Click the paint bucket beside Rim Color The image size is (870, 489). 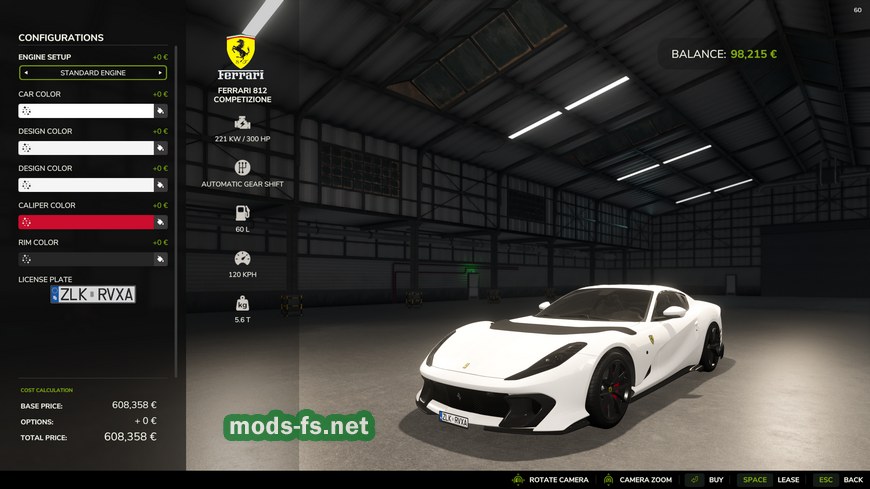point(160,259)
